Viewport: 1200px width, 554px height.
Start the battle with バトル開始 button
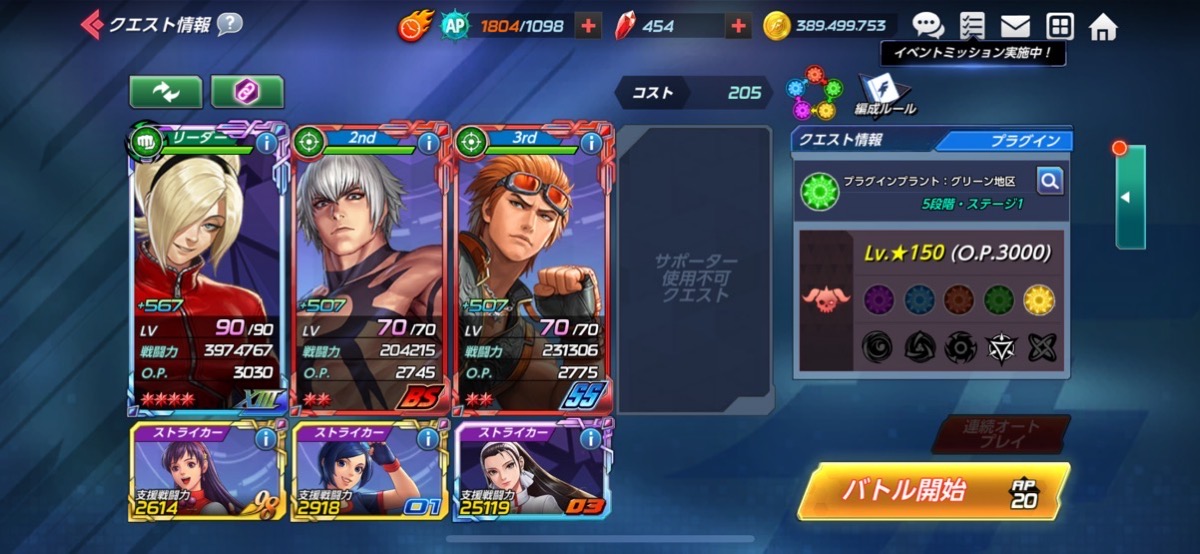[932, 491]
